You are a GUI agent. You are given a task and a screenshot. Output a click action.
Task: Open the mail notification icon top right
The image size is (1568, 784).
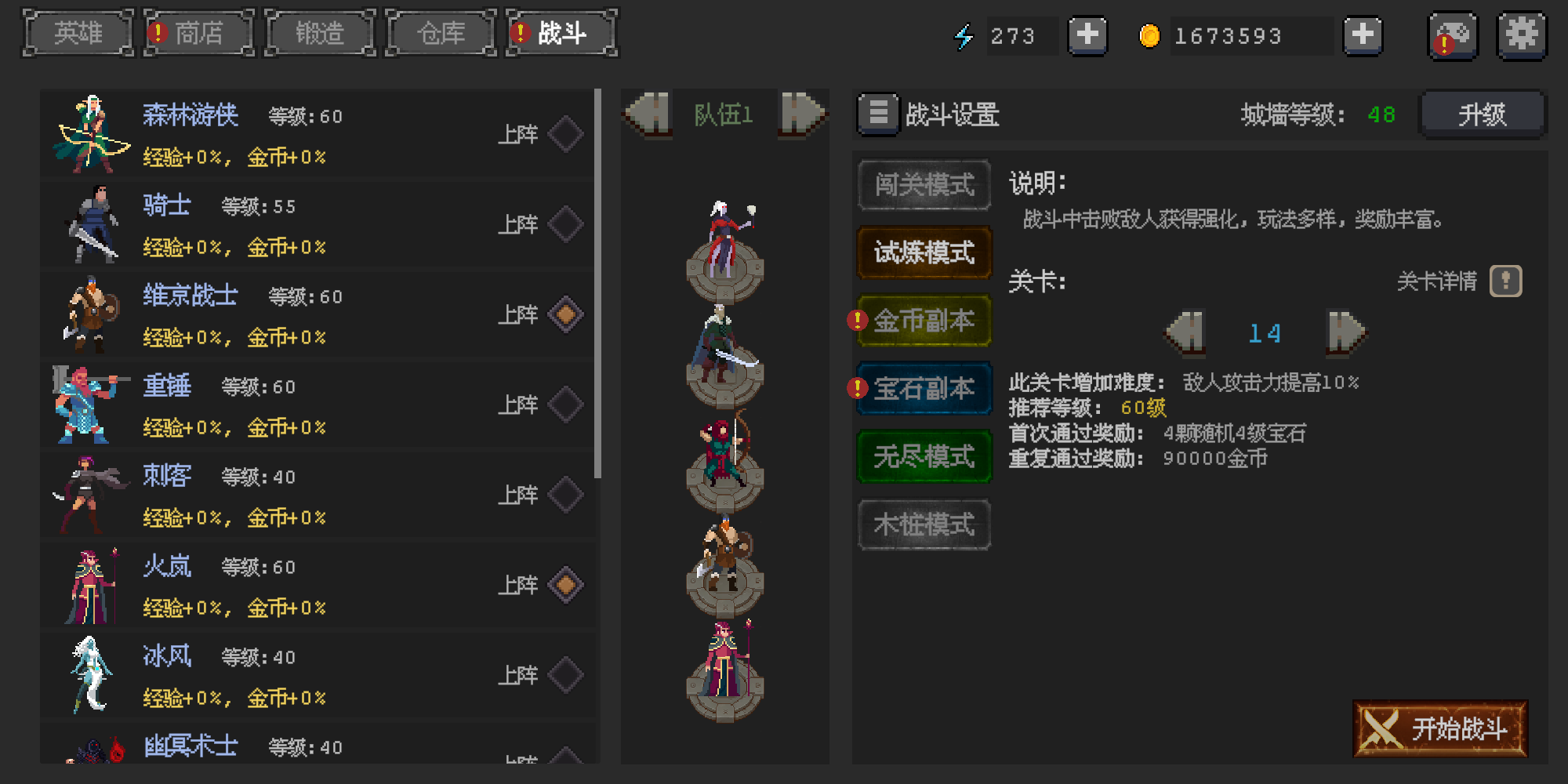(x=1452, y=35)
